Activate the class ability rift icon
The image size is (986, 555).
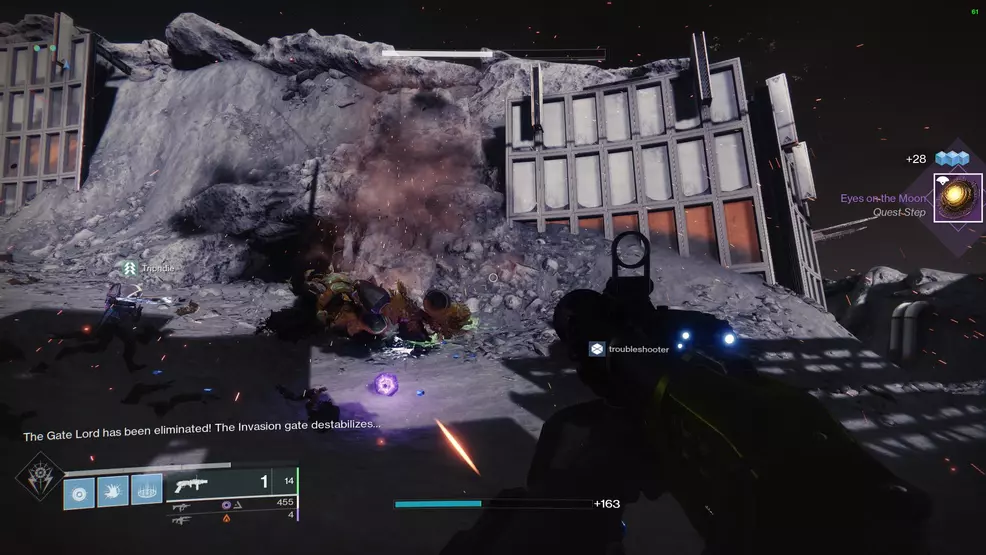coord(146,491)
